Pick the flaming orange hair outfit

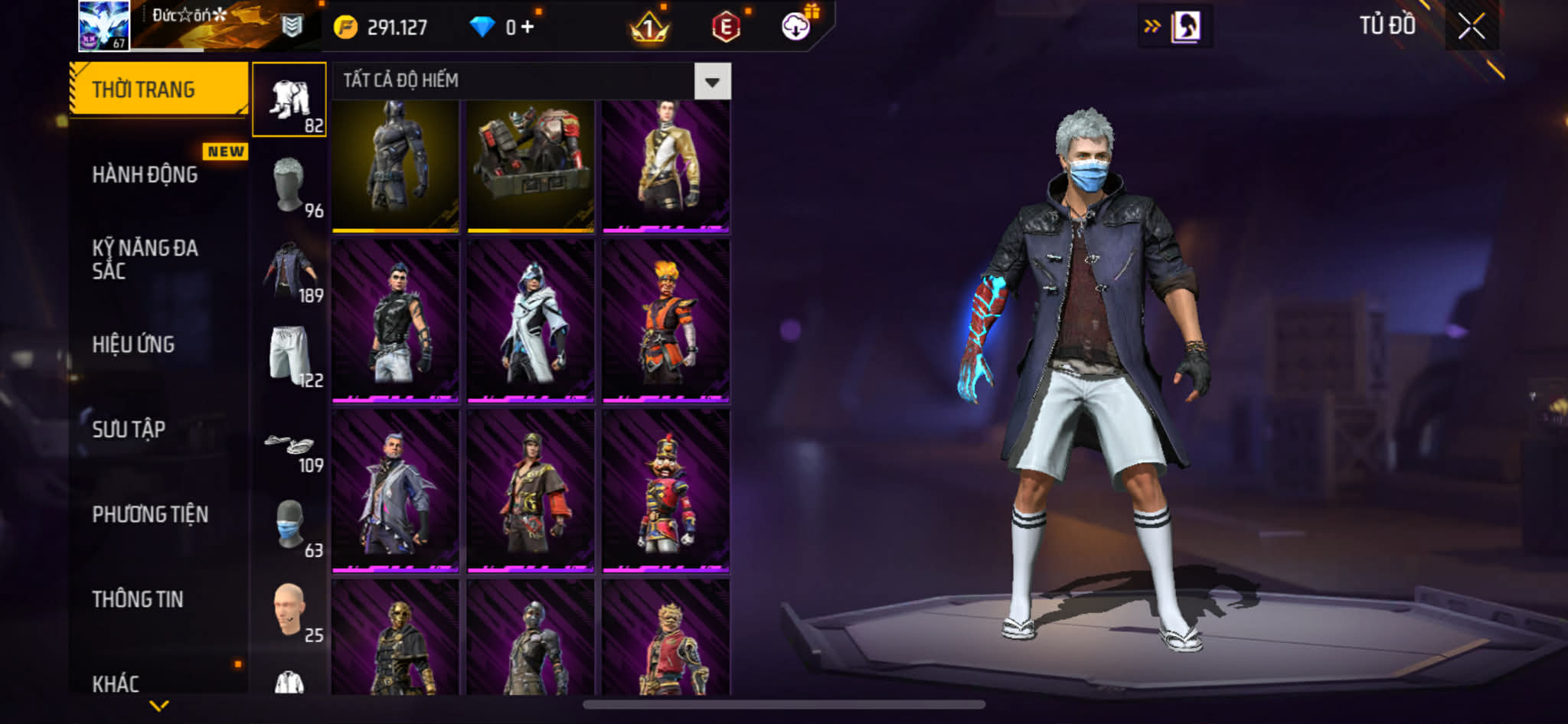[665, 321]
